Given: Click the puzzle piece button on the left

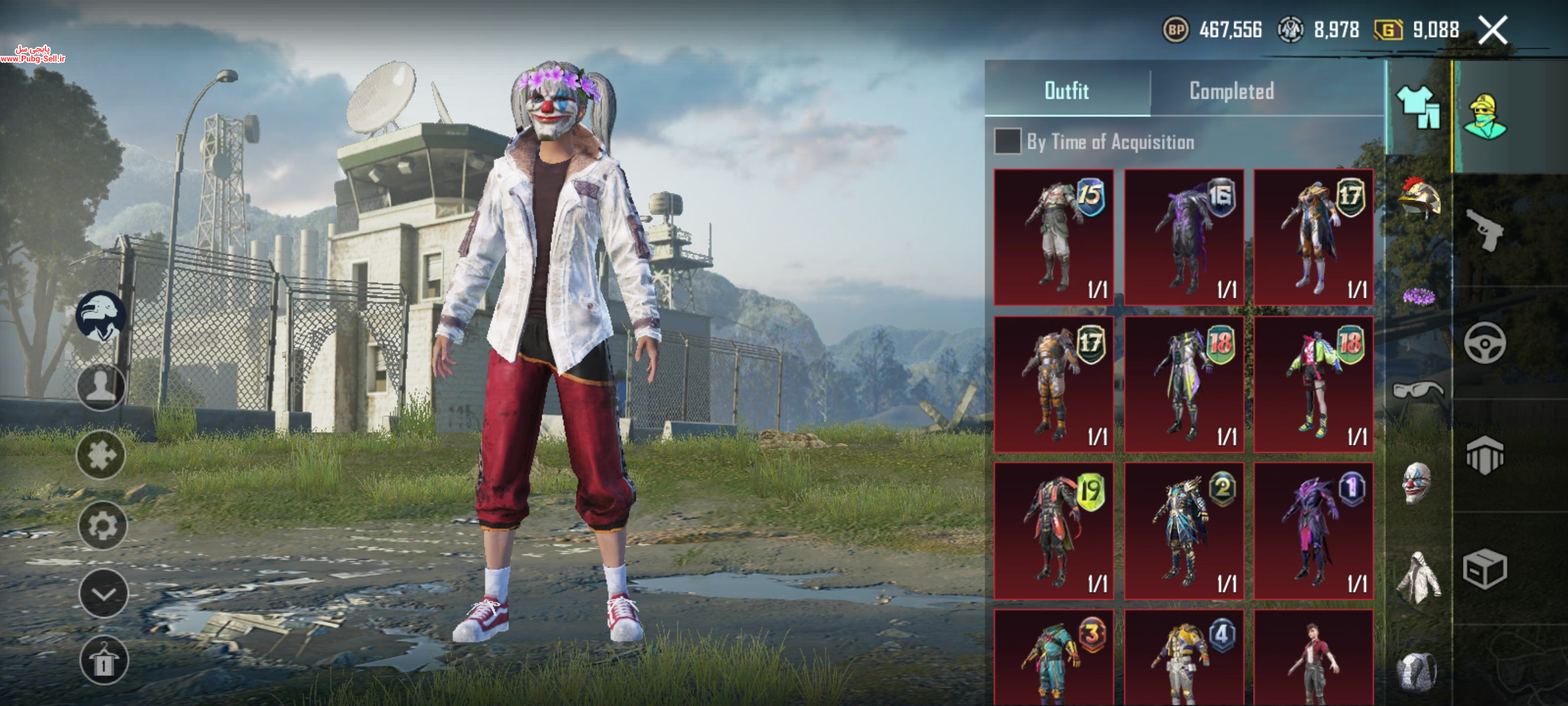Looking at the screenshot, I should [x=101, y=455].
